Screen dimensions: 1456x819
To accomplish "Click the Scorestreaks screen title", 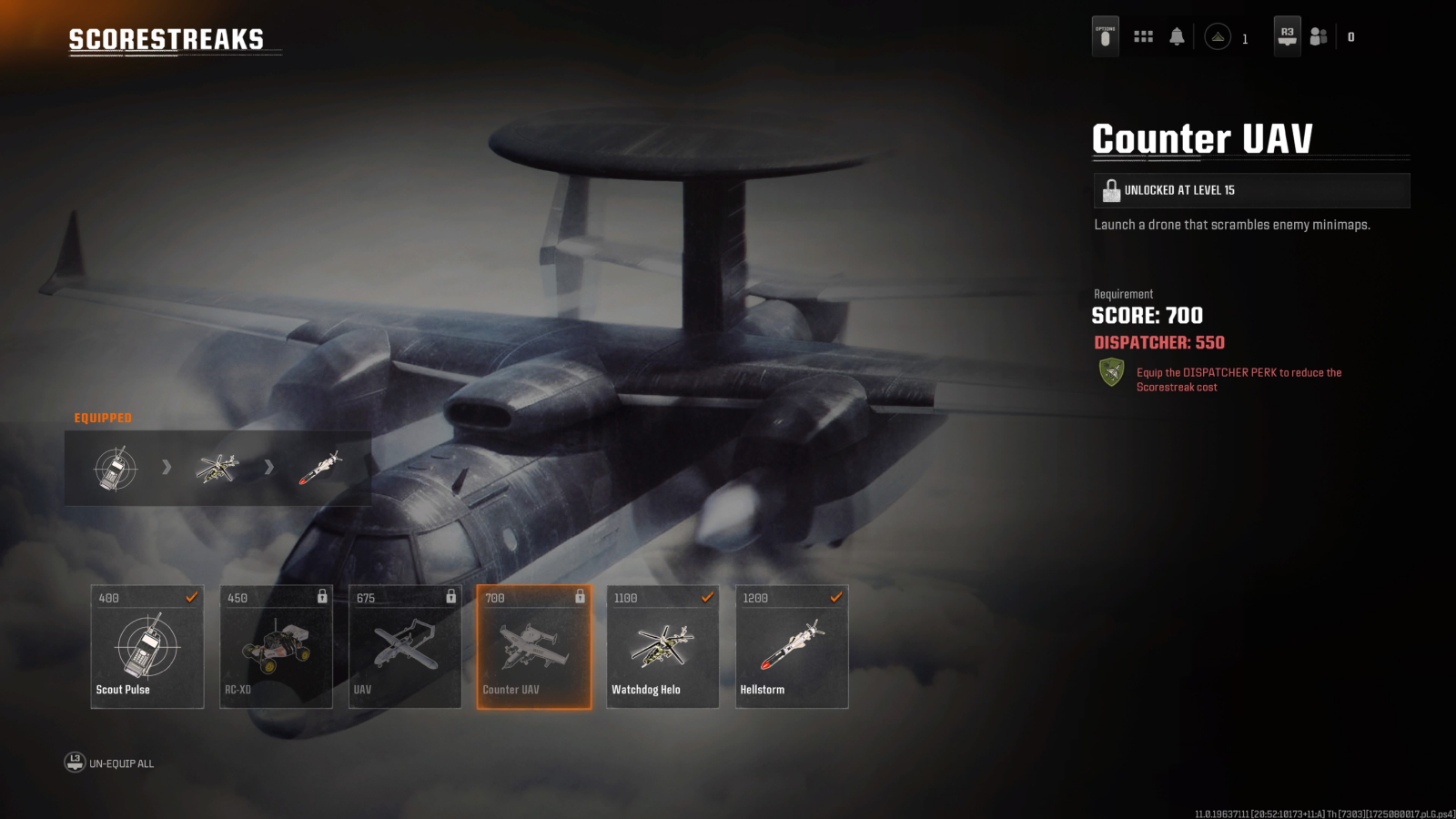I will [x=165, y=40].
